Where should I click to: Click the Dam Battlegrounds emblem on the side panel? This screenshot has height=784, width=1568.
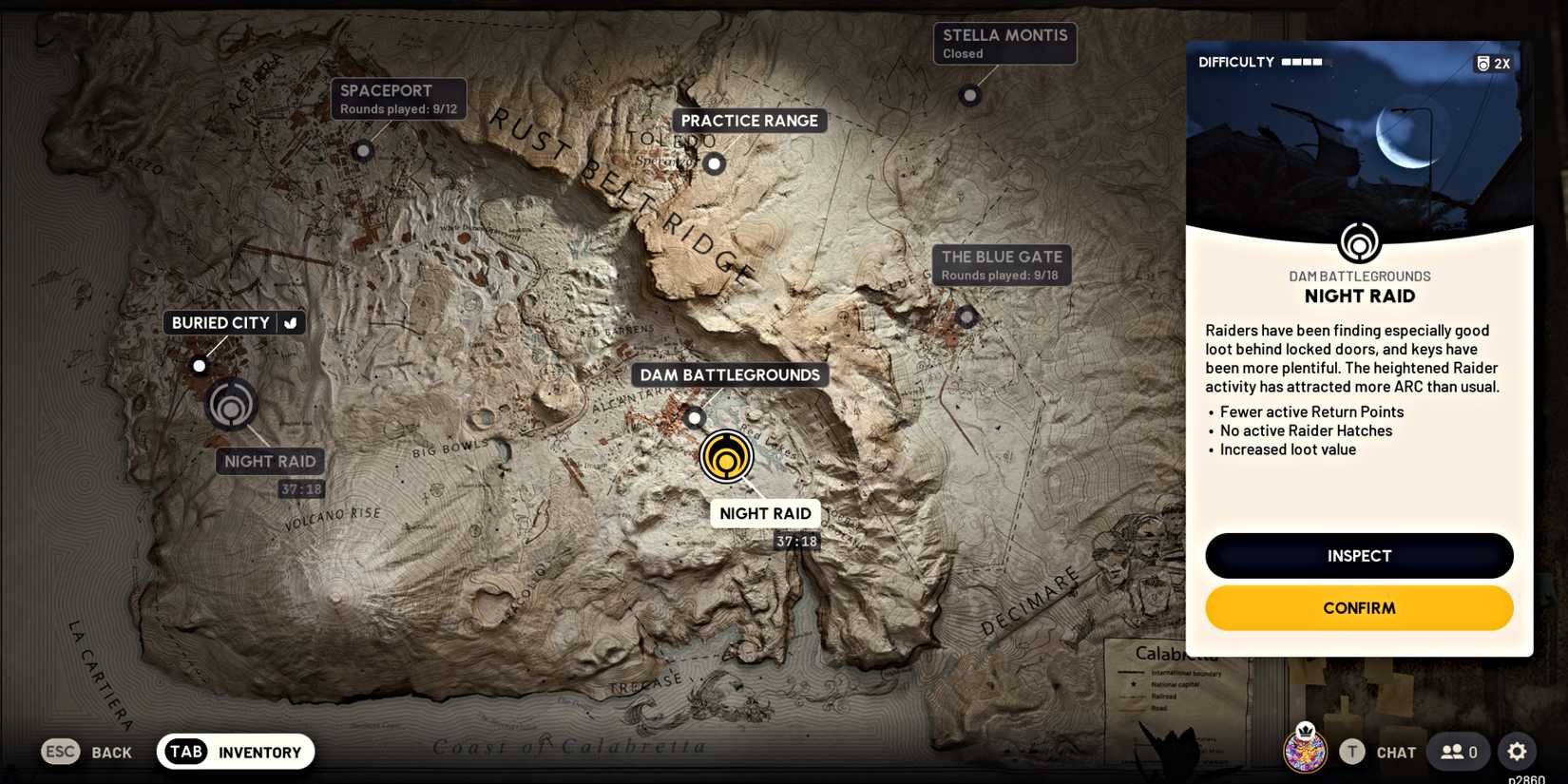coord(1359,243)
